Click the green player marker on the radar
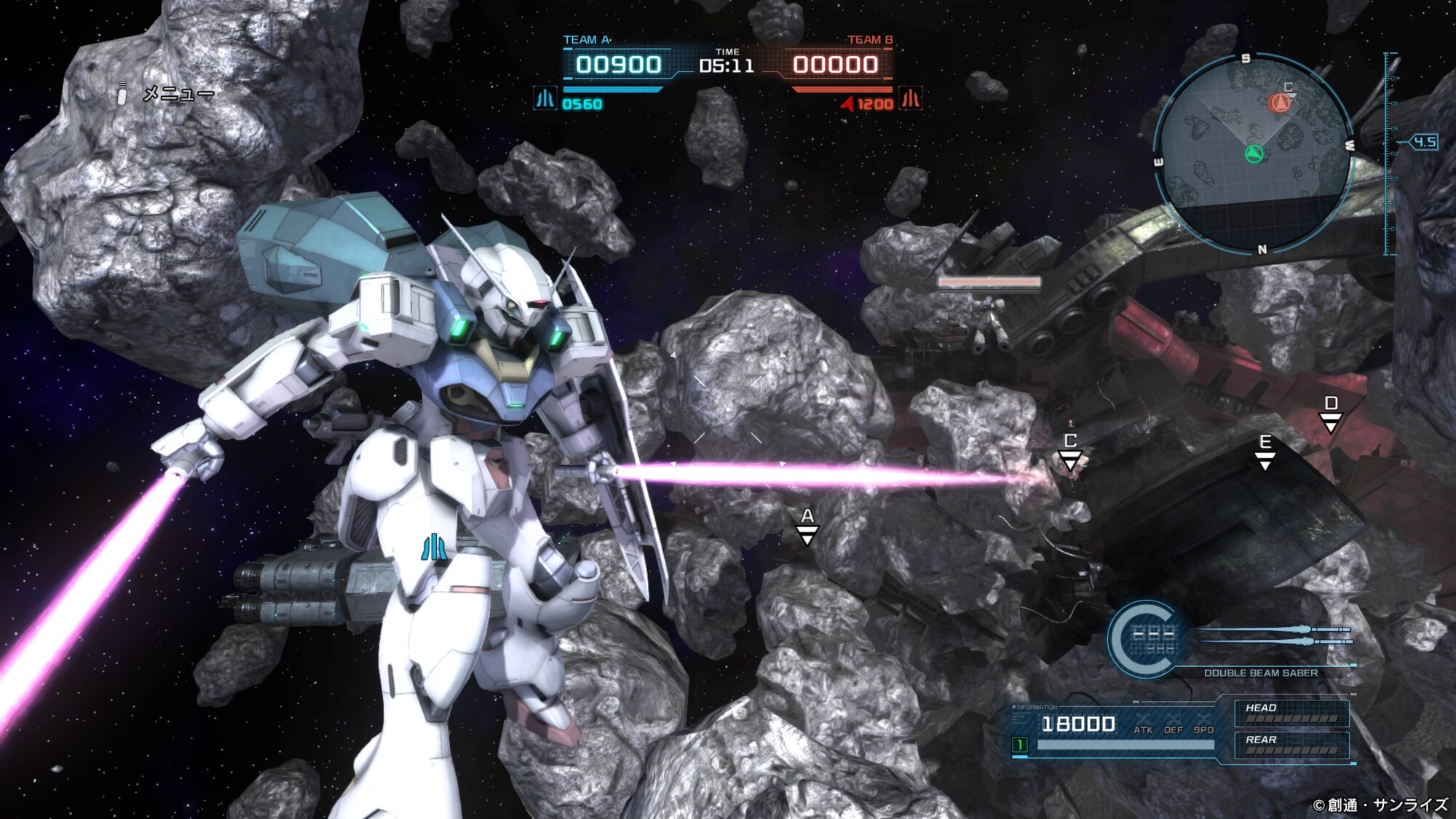 1254,154
